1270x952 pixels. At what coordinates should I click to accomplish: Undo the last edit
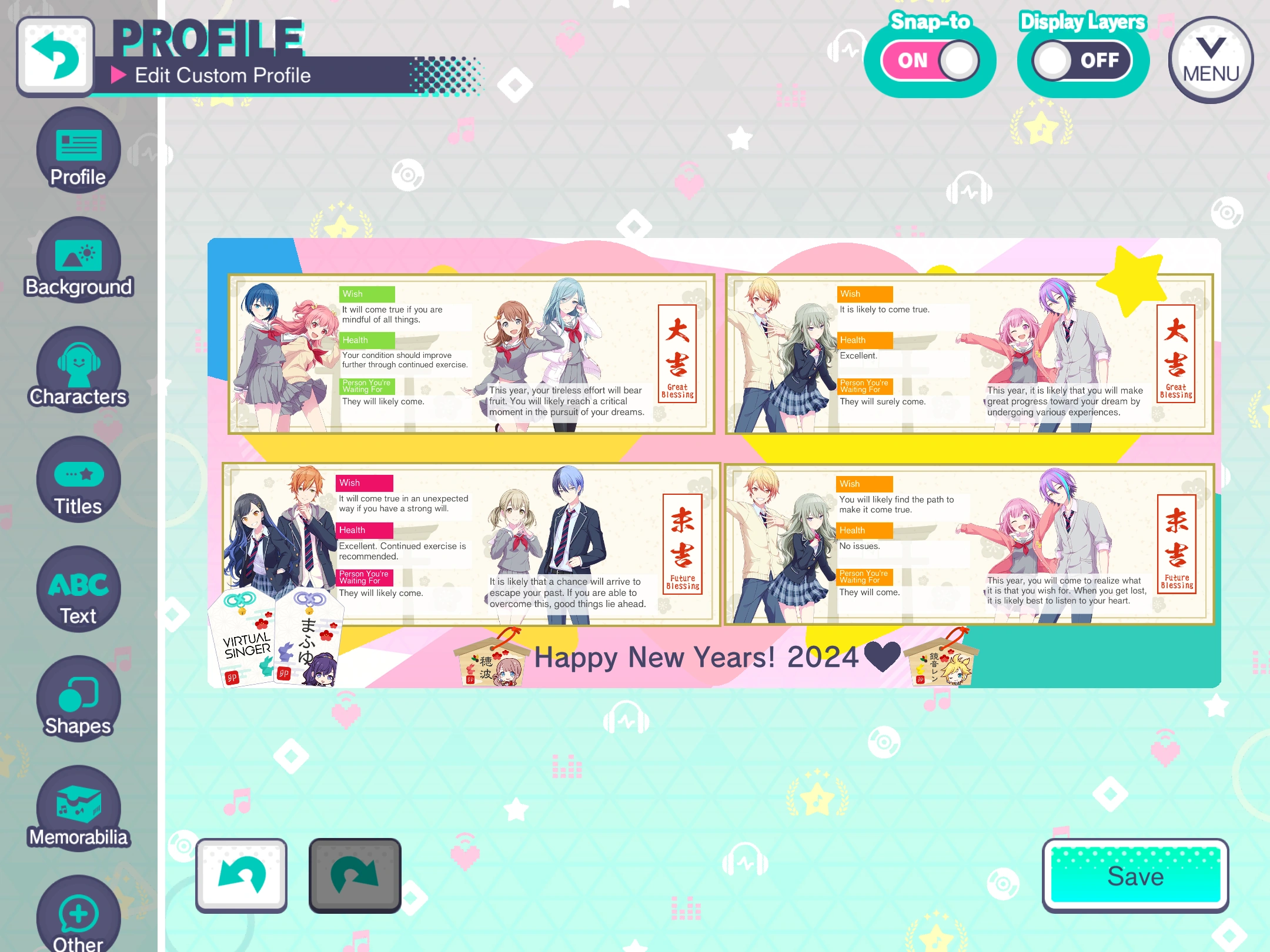pyautogui.click(x=241, y=874)
